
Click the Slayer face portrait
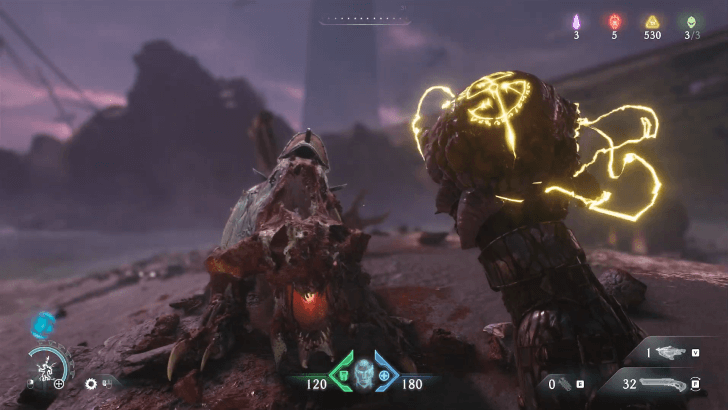point(363,374)
